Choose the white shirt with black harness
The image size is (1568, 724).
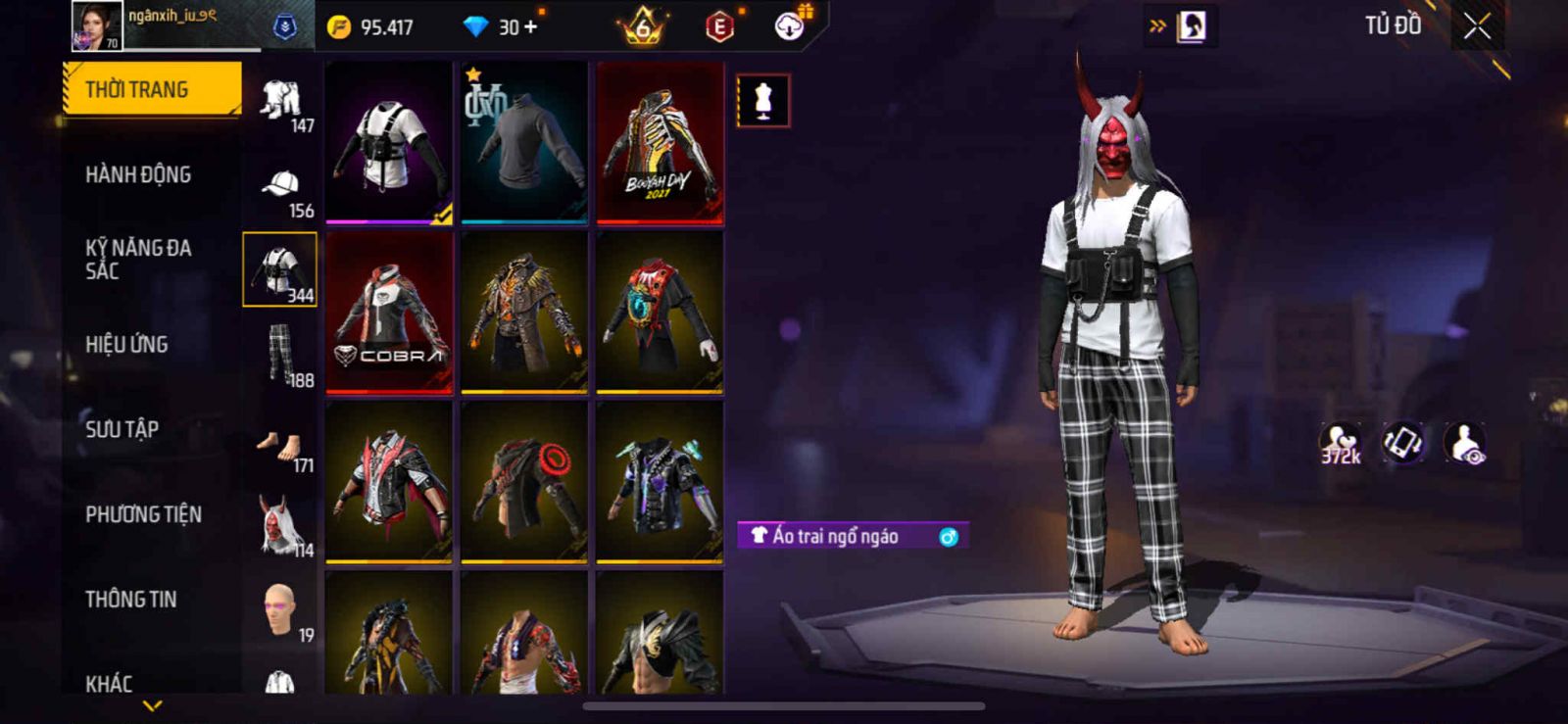coord(389,144)
